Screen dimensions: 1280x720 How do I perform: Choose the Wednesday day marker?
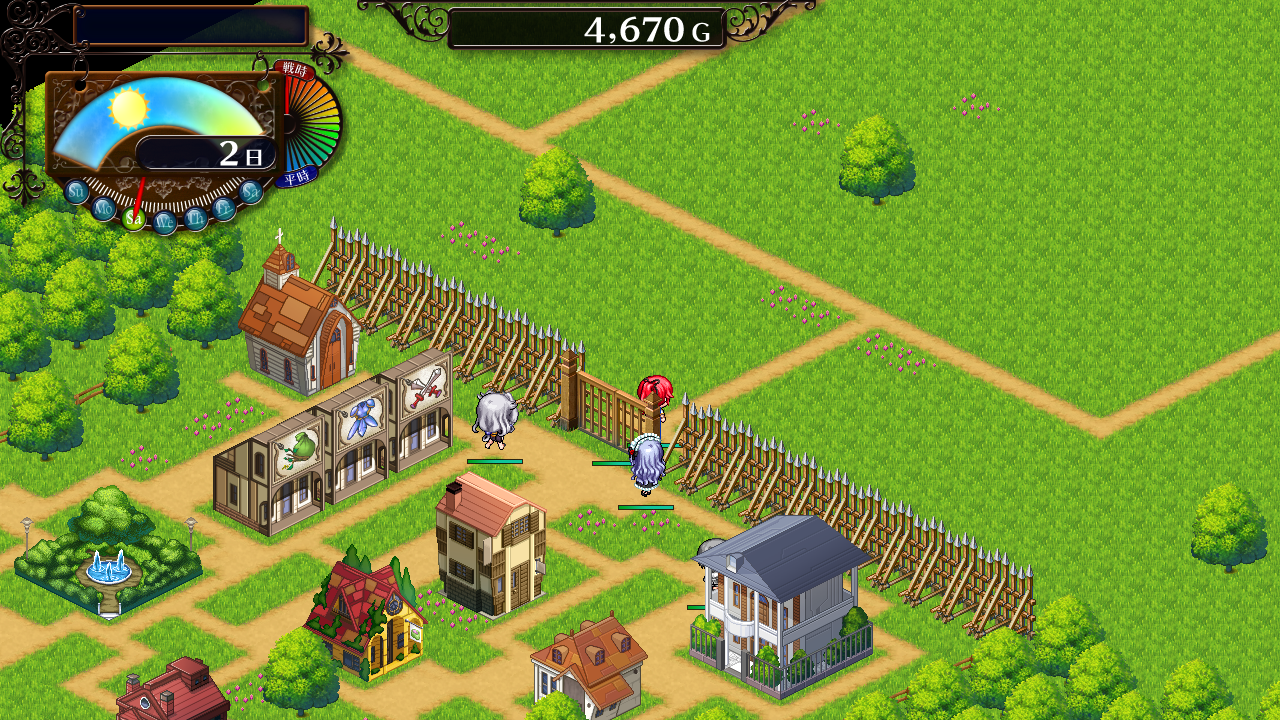[x=165, y=222]
